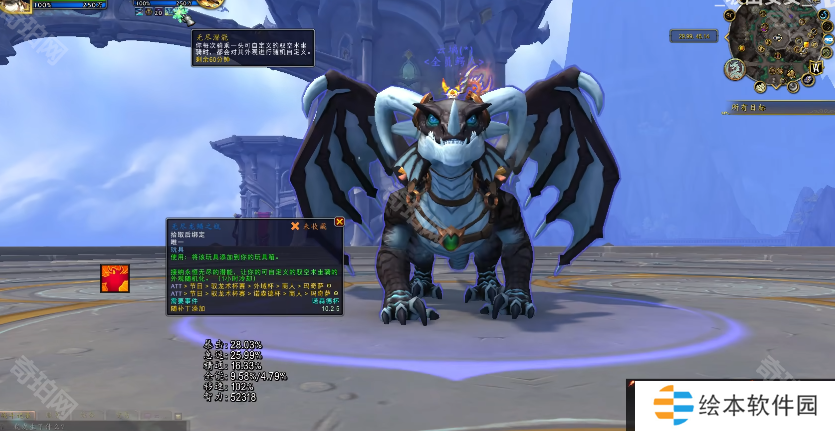Close the item tooltip window
The height and width of the screenshot is (431, 835).
click(x=339, y=222)
